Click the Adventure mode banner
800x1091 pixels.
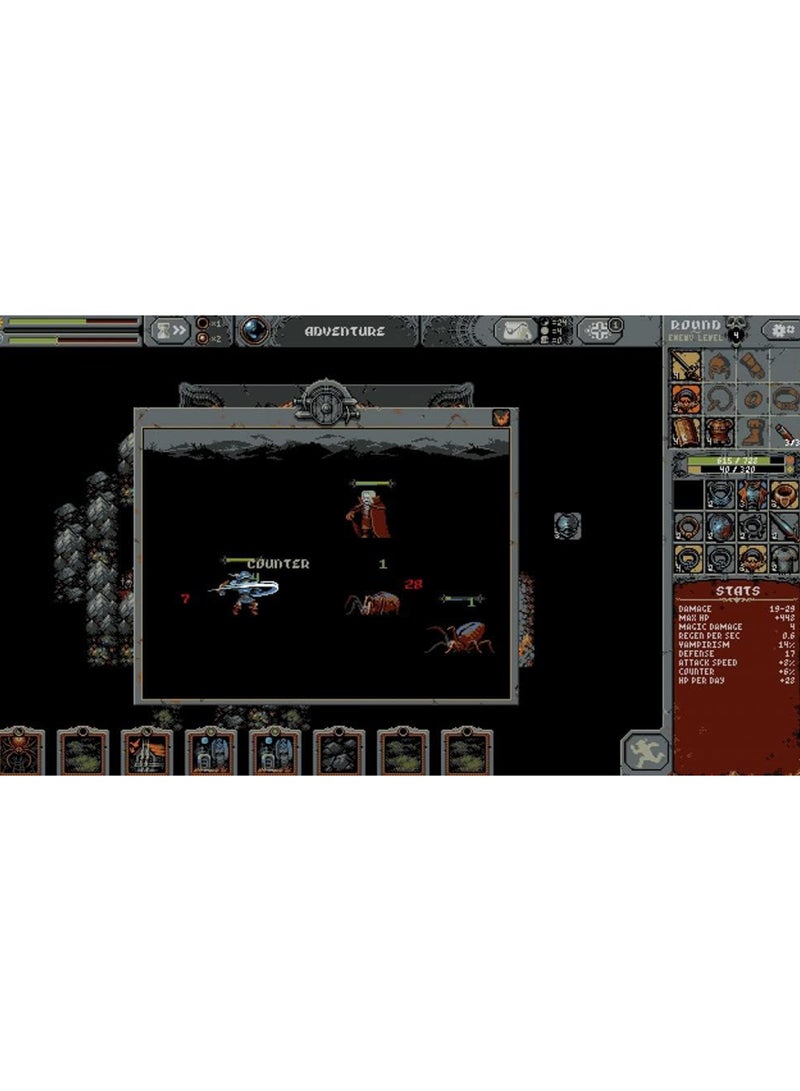(344, 331)
